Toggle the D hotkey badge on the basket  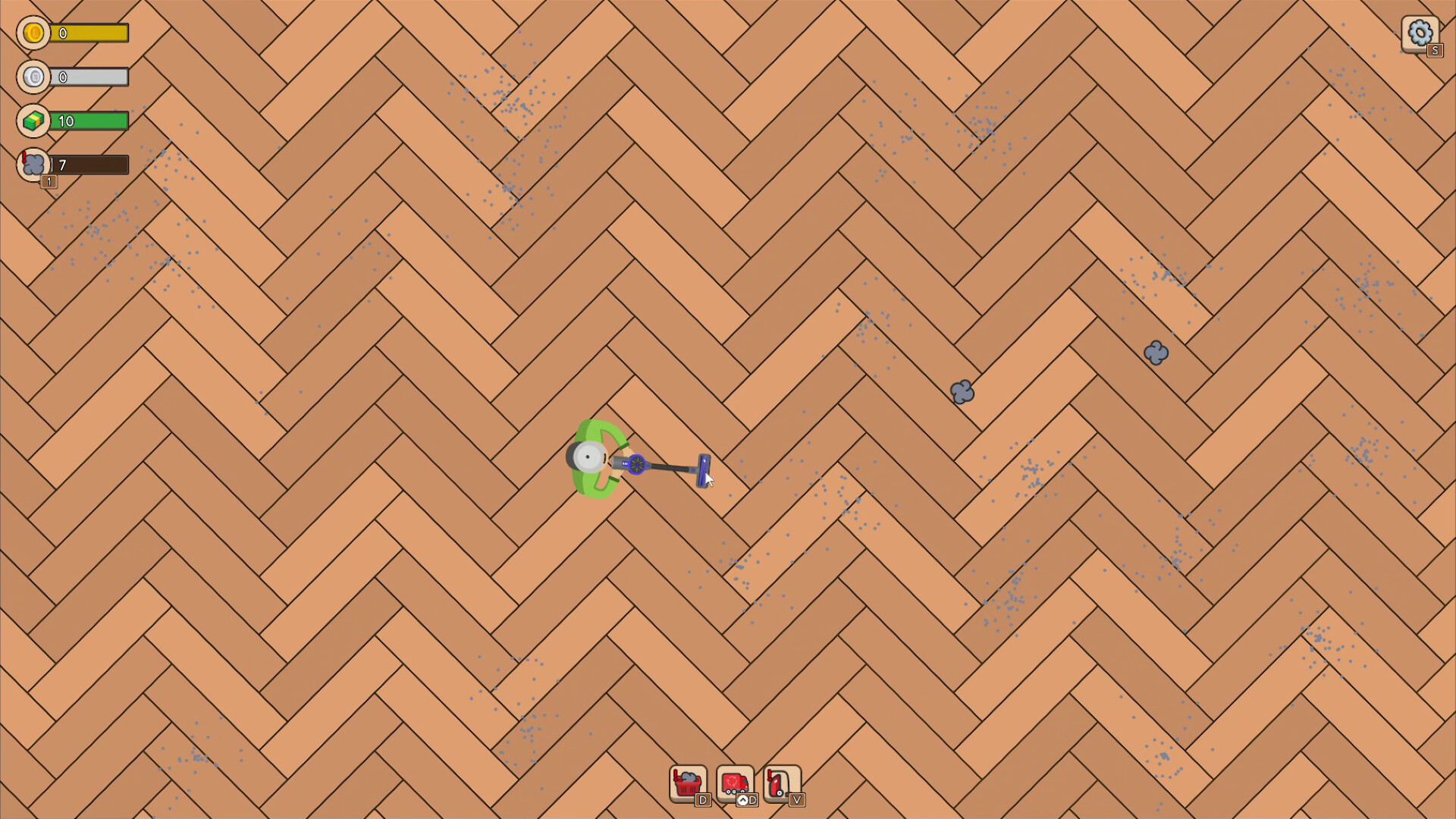coord(702,801)
